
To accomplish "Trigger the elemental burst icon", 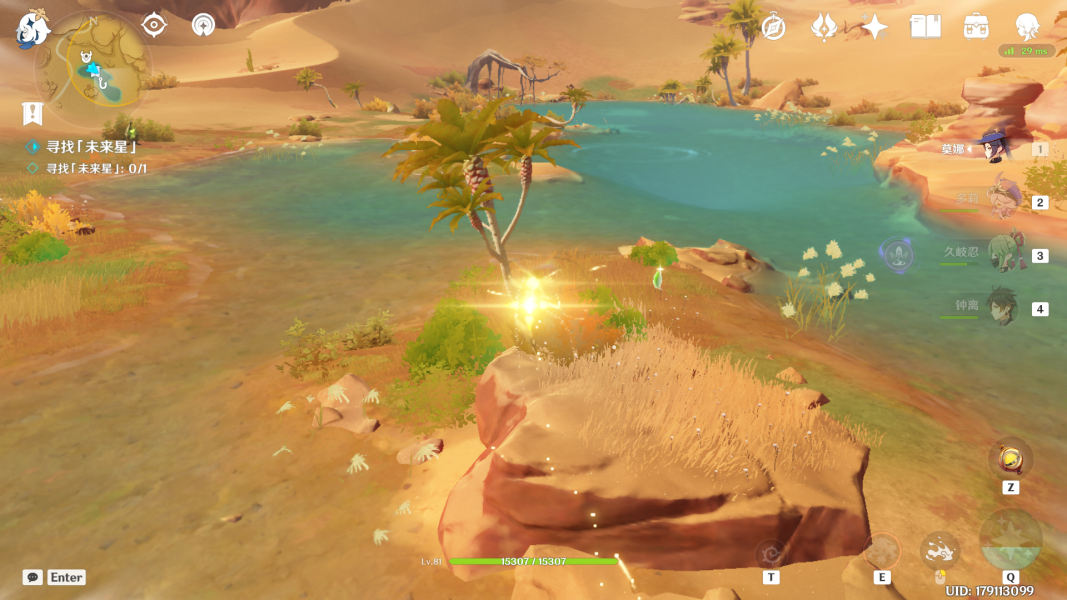I will click(x=1010, y=541).
